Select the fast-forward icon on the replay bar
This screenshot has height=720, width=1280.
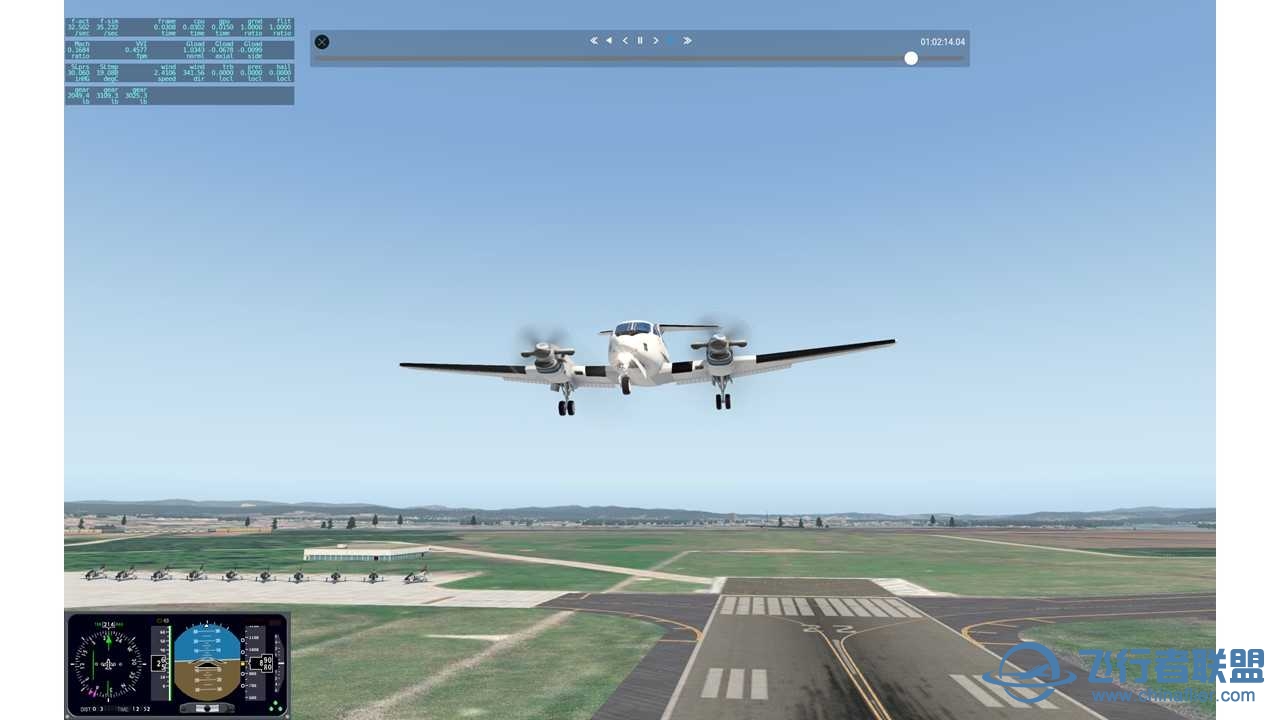click(x=687, y=40)
